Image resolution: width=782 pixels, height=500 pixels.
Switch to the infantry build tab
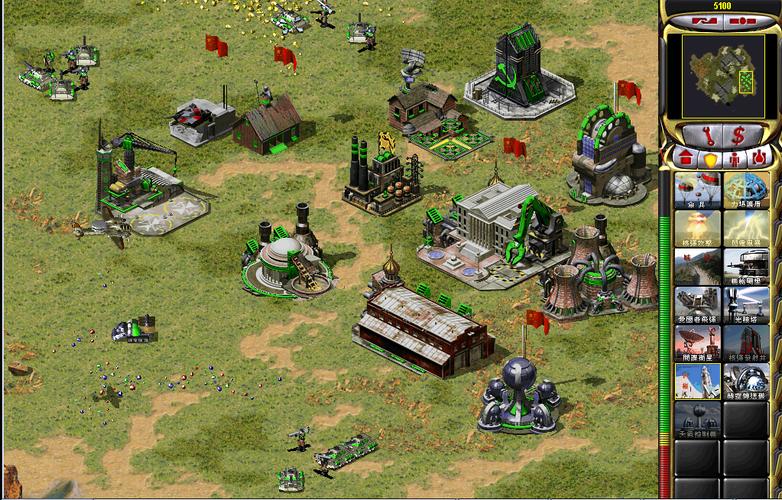(734, 157)
